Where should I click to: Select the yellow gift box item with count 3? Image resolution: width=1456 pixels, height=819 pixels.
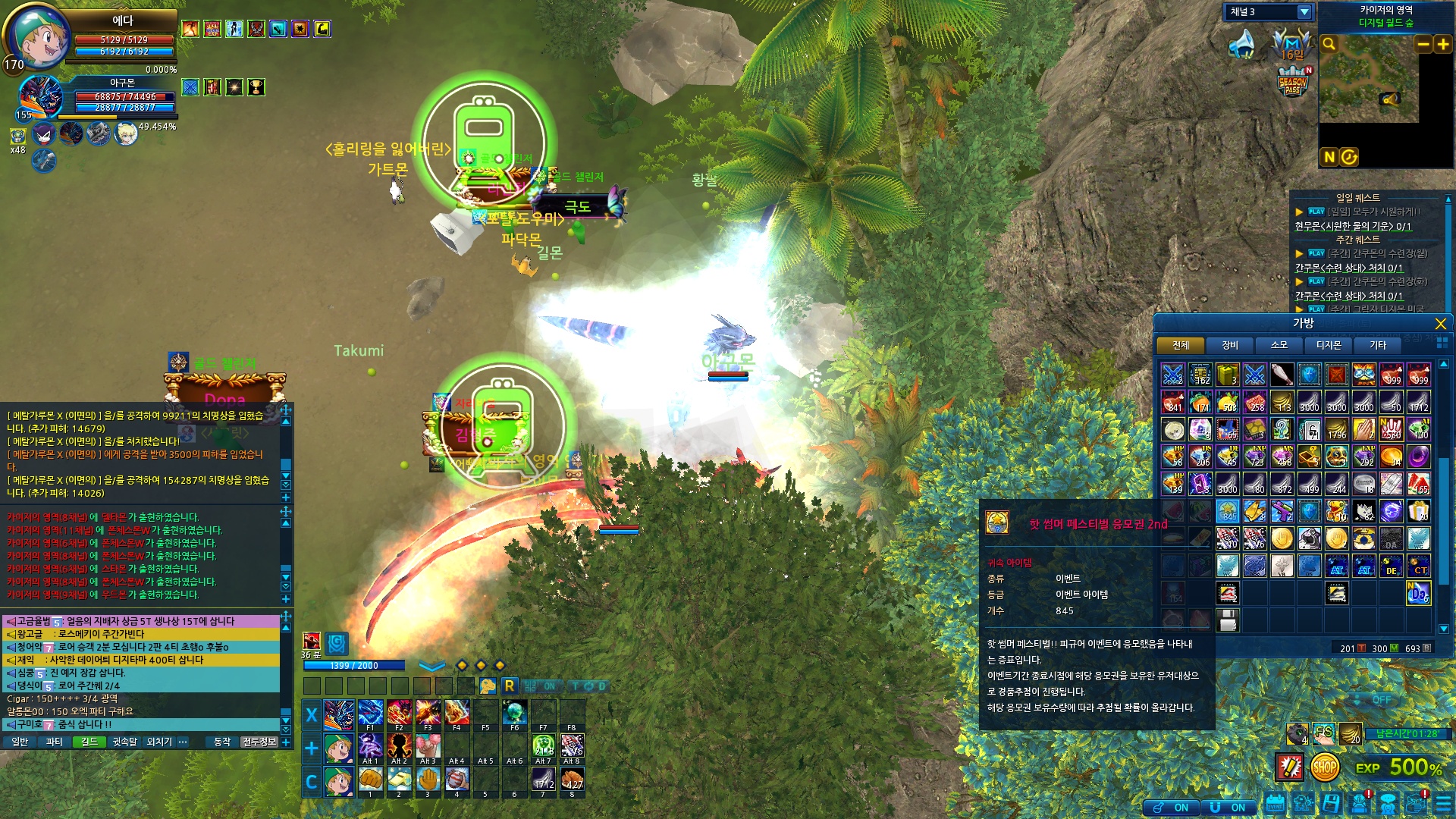[1227, 375]
